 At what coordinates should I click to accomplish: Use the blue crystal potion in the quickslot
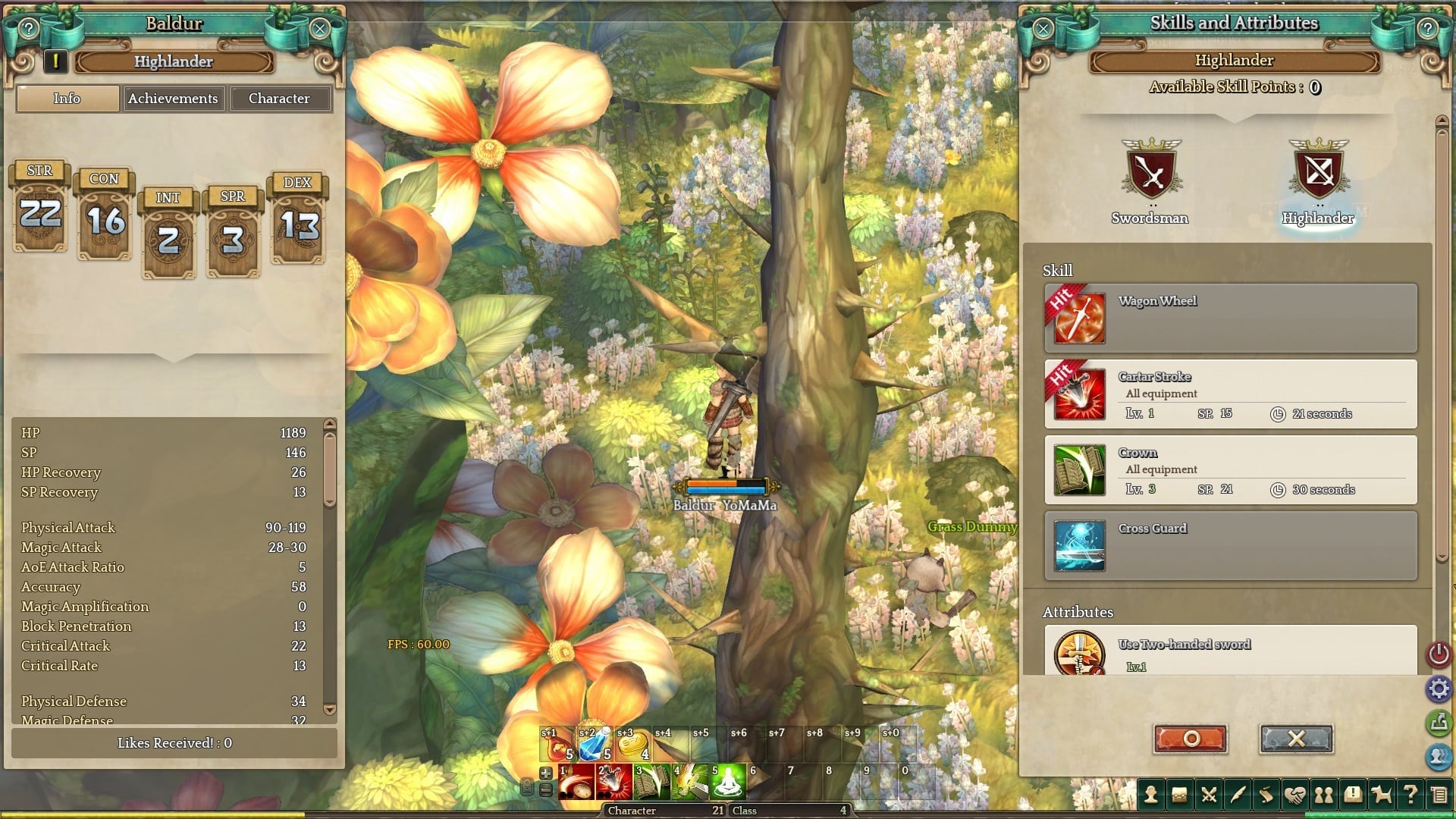(594, 744)
